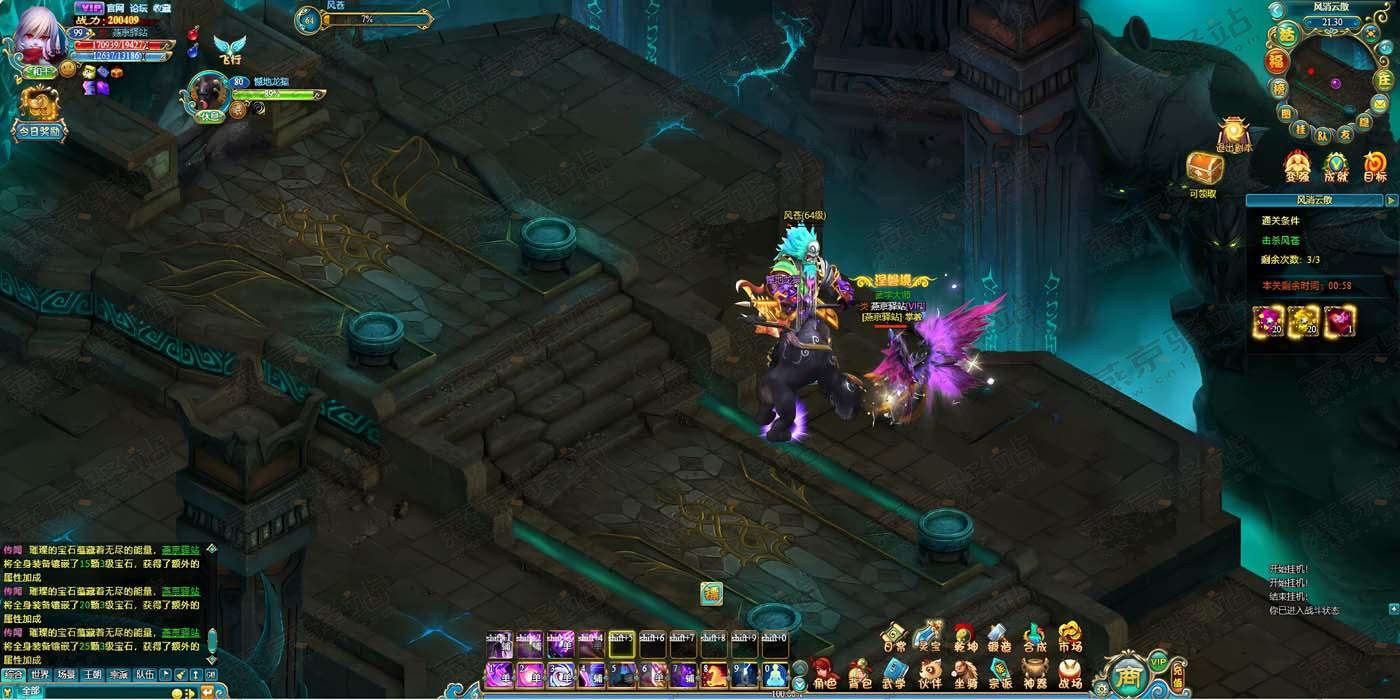Open the 可领取 treasure chest
This screenshot has height=700, width=1400.
(1203, 174)
